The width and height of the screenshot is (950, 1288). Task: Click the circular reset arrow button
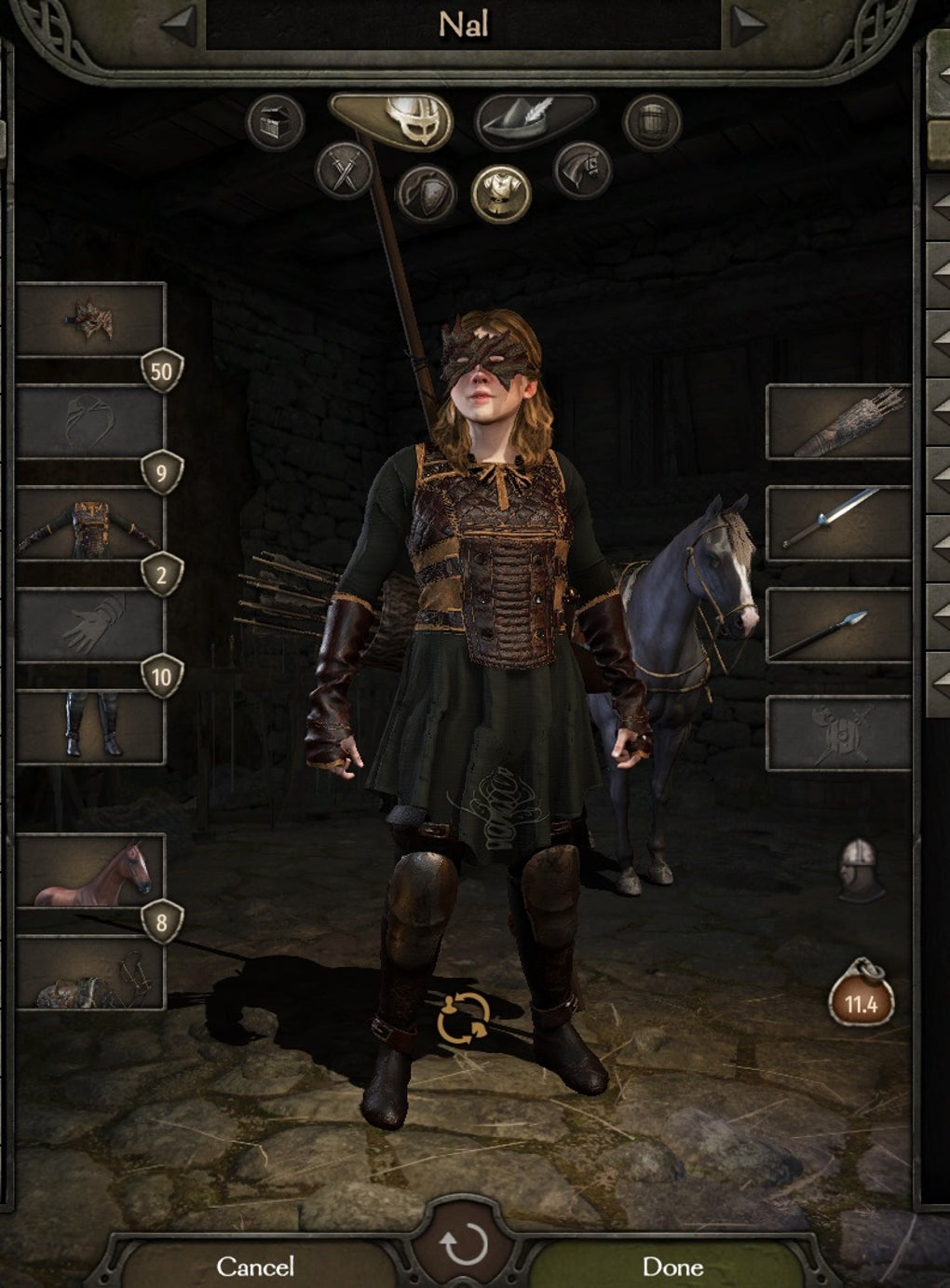click(x=464, y=1245)
